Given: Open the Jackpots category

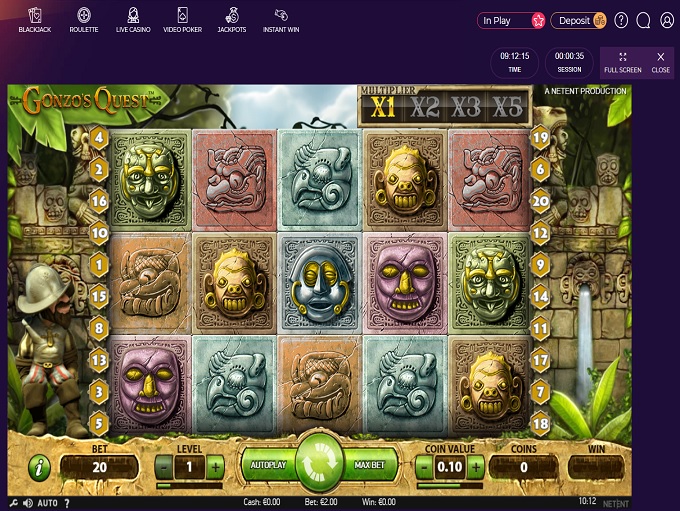Looking at the screenshot, I should (x=231, y=19).
